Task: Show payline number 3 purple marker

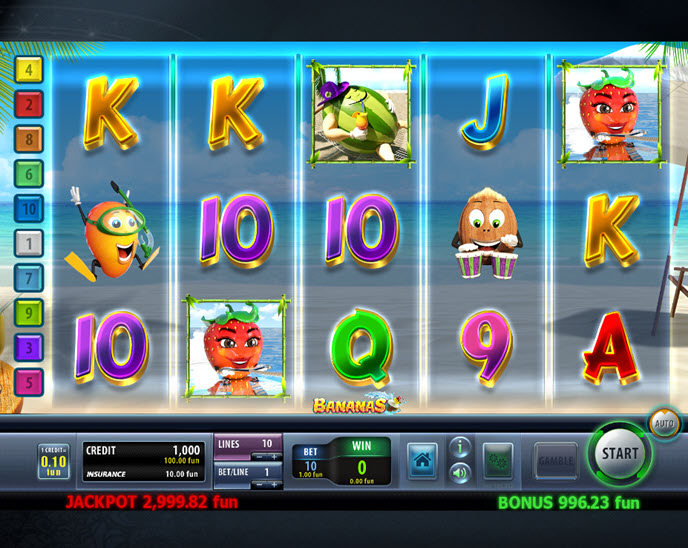Action: tap(30, 347)
